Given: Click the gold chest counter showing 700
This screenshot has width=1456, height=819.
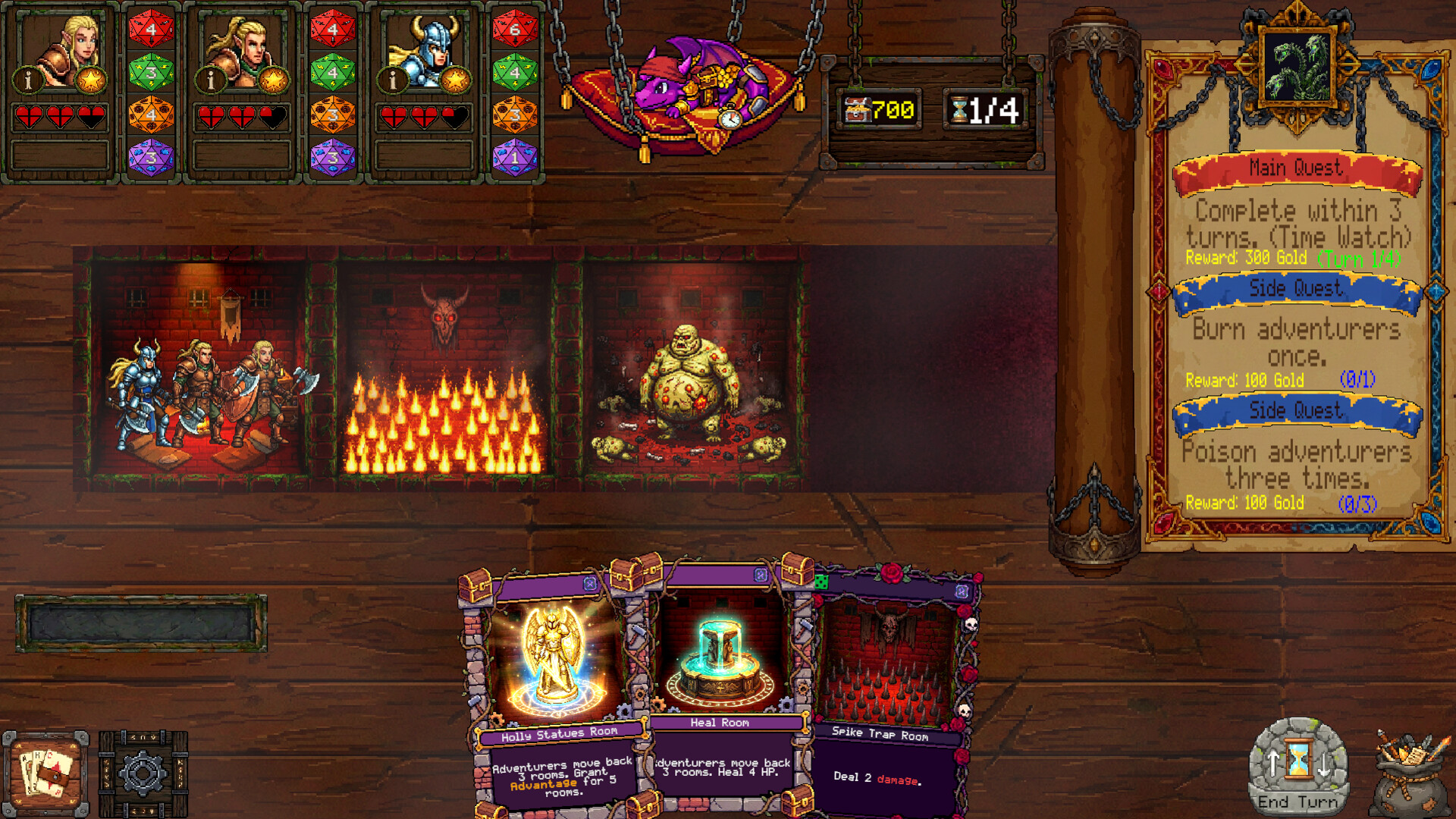Looking at the screenshot, I should point(878,108).
